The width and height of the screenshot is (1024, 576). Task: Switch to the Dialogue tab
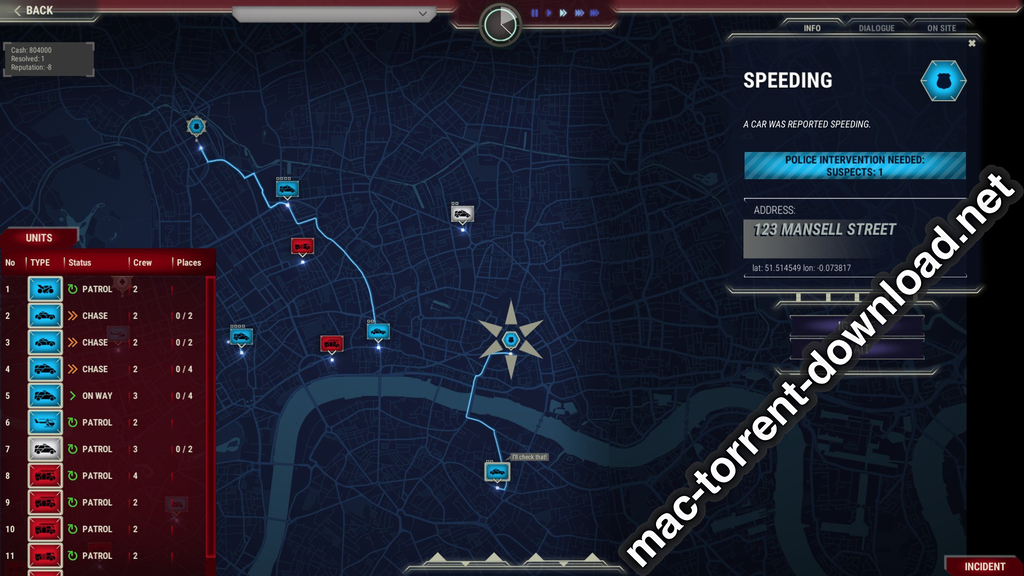coord(876,28)
